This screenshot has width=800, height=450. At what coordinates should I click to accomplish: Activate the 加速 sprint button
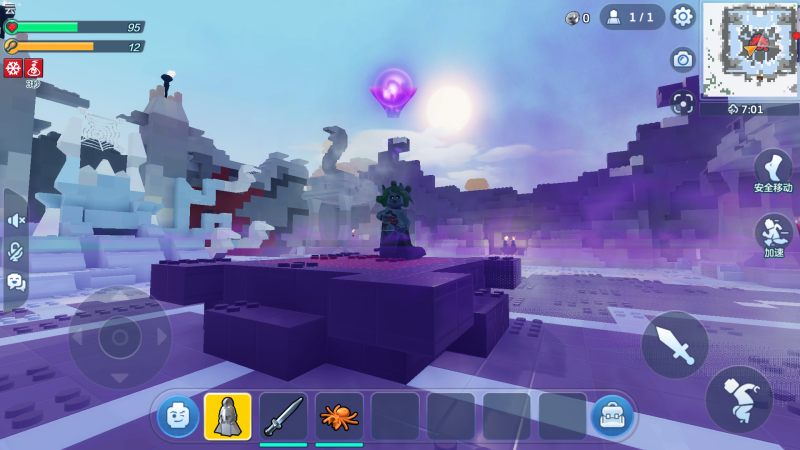[x=773, y=236]
